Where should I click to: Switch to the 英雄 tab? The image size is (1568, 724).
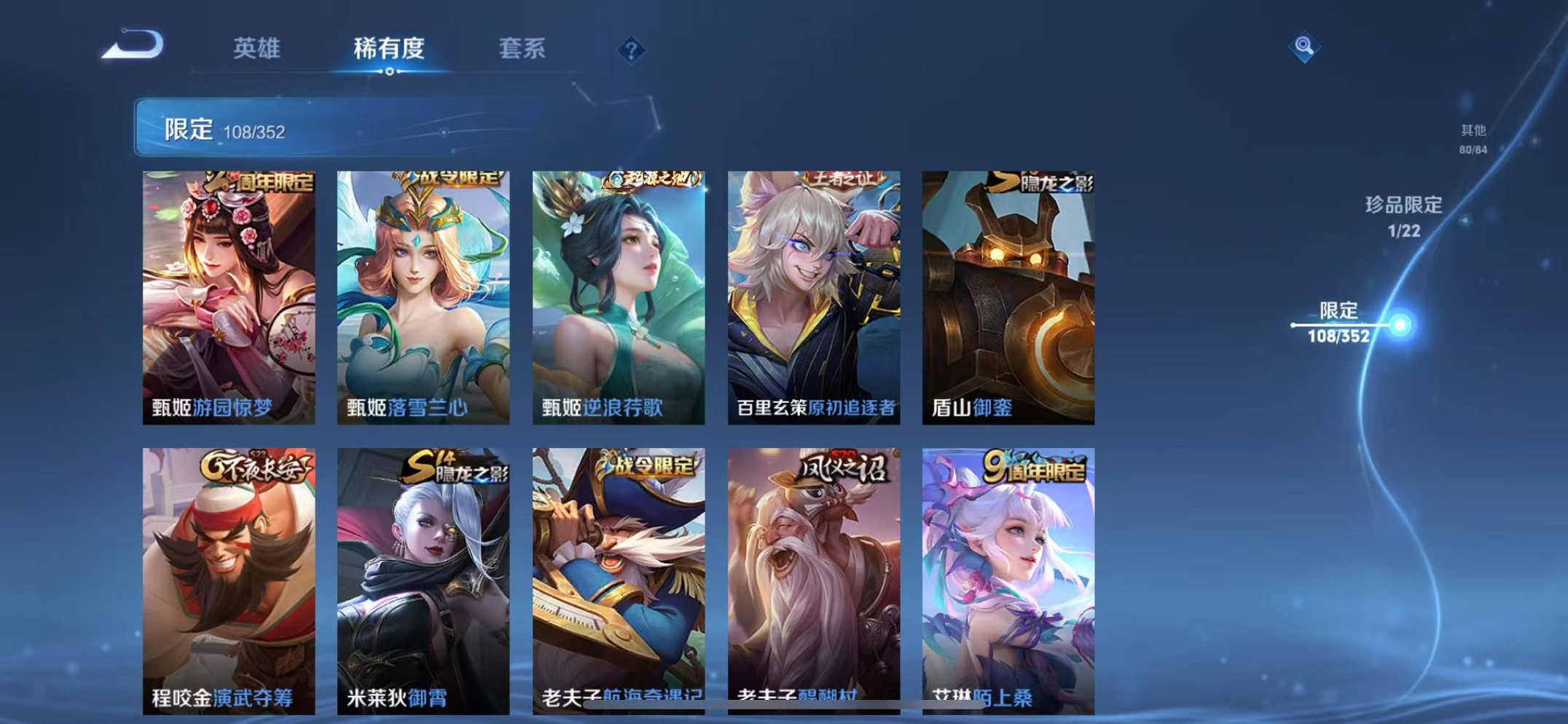pos(256,49)
